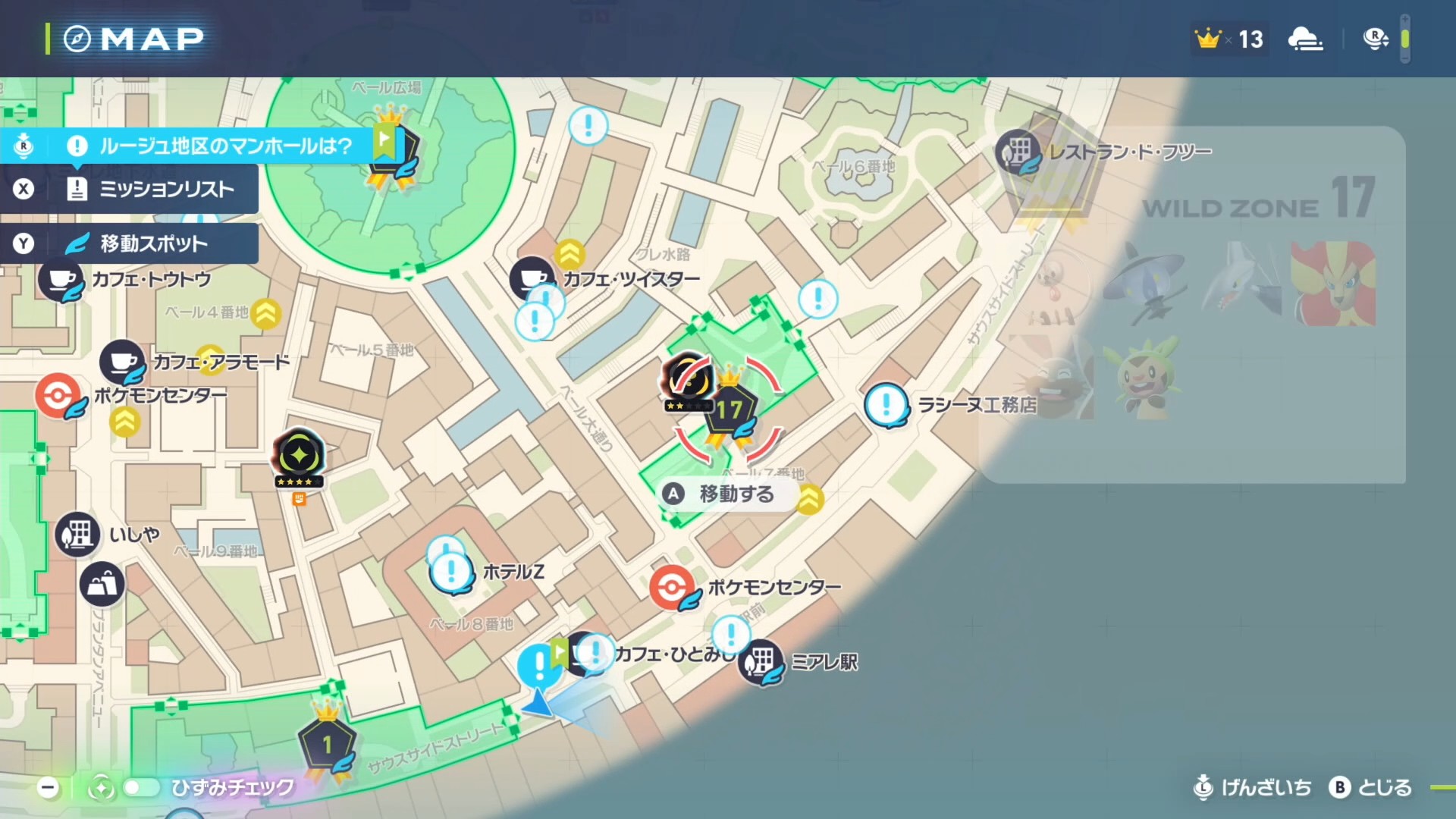Viewport: 1456px width, 819px height.
Task: Toggle the ひずみチェック switch
Action: 141,787
